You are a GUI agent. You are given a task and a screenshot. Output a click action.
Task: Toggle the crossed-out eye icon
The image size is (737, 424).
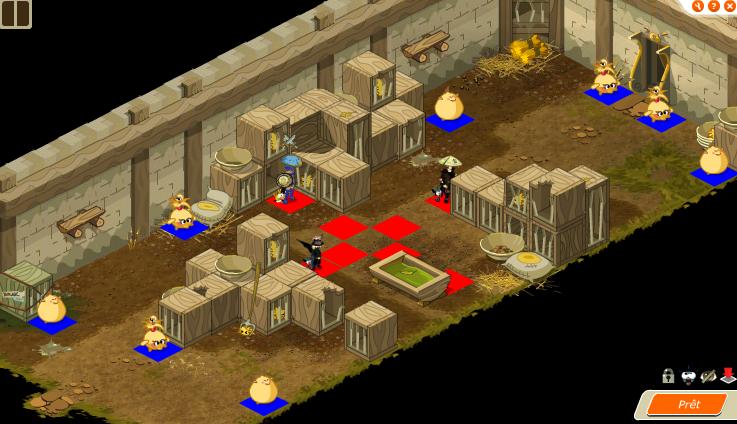pos(708,376)
